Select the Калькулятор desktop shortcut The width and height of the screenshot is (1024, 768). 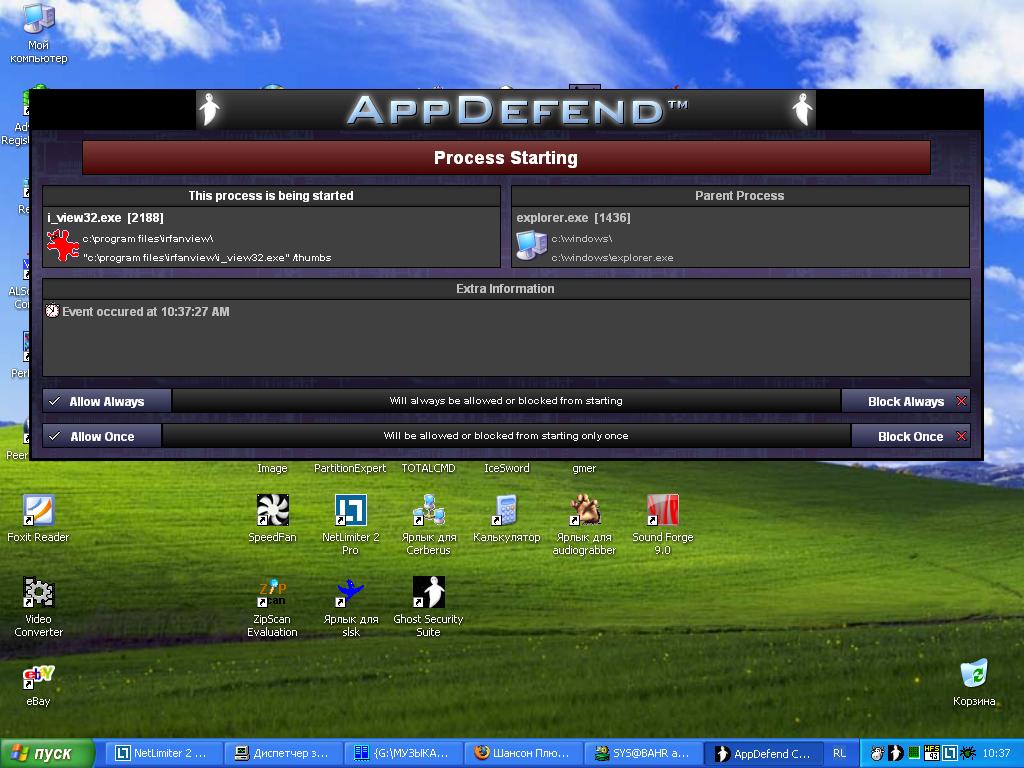point(506,511)
